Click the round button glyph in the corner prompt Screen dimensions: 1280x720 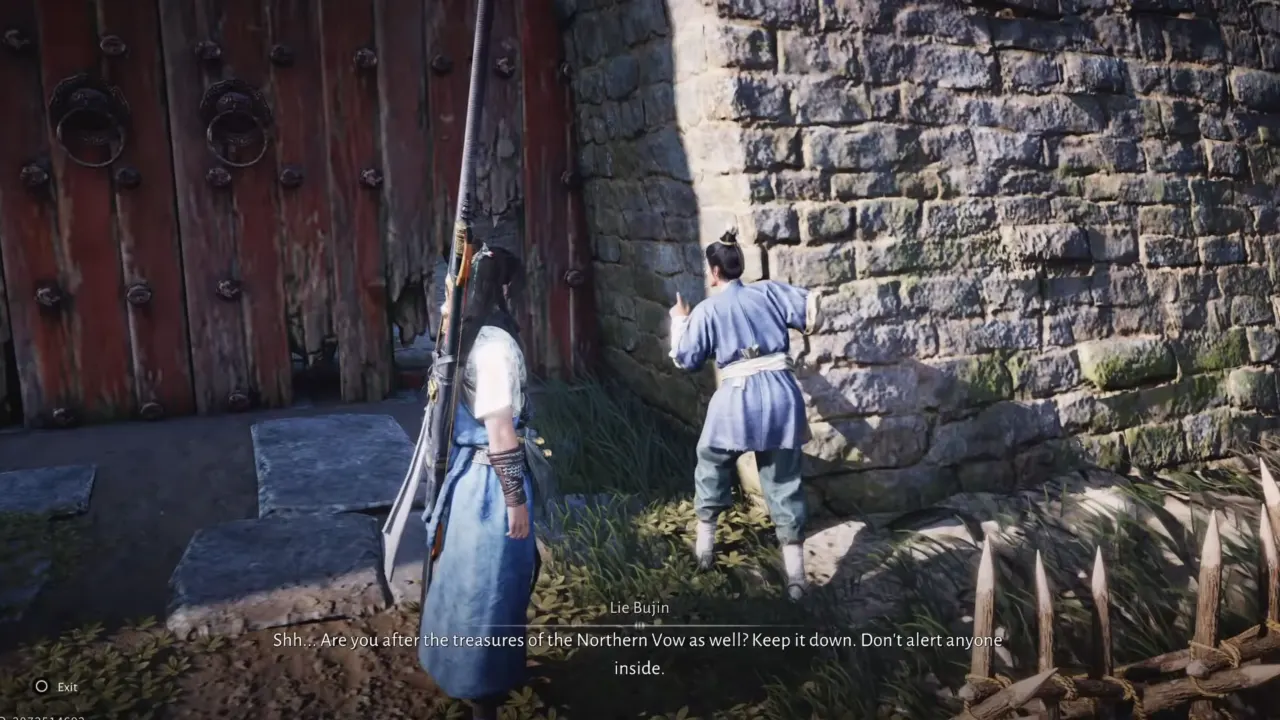pyautogui.click(x=40, y=687)
